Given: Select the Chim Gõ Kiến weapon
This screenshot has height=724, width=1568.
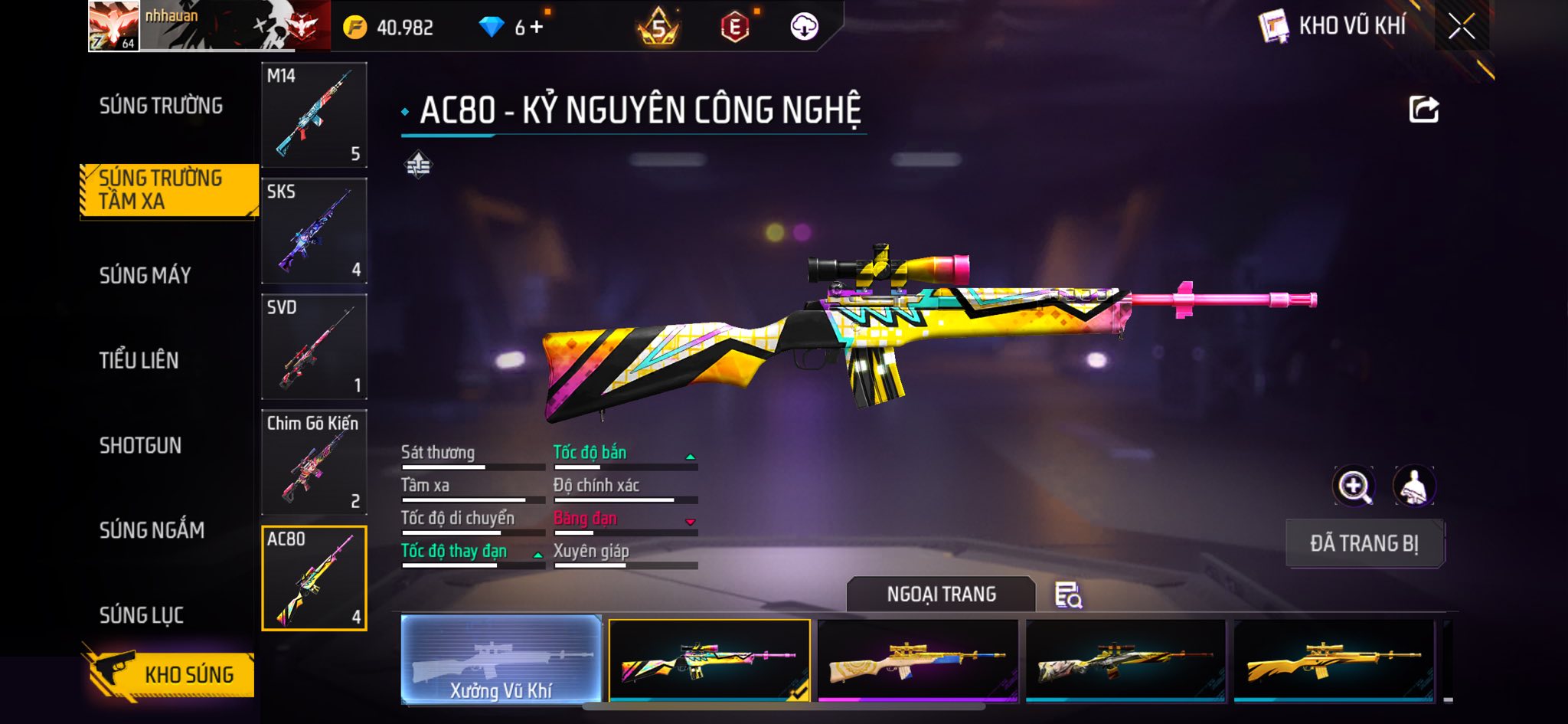Looking at the screenshot, I should pos(314,462).
